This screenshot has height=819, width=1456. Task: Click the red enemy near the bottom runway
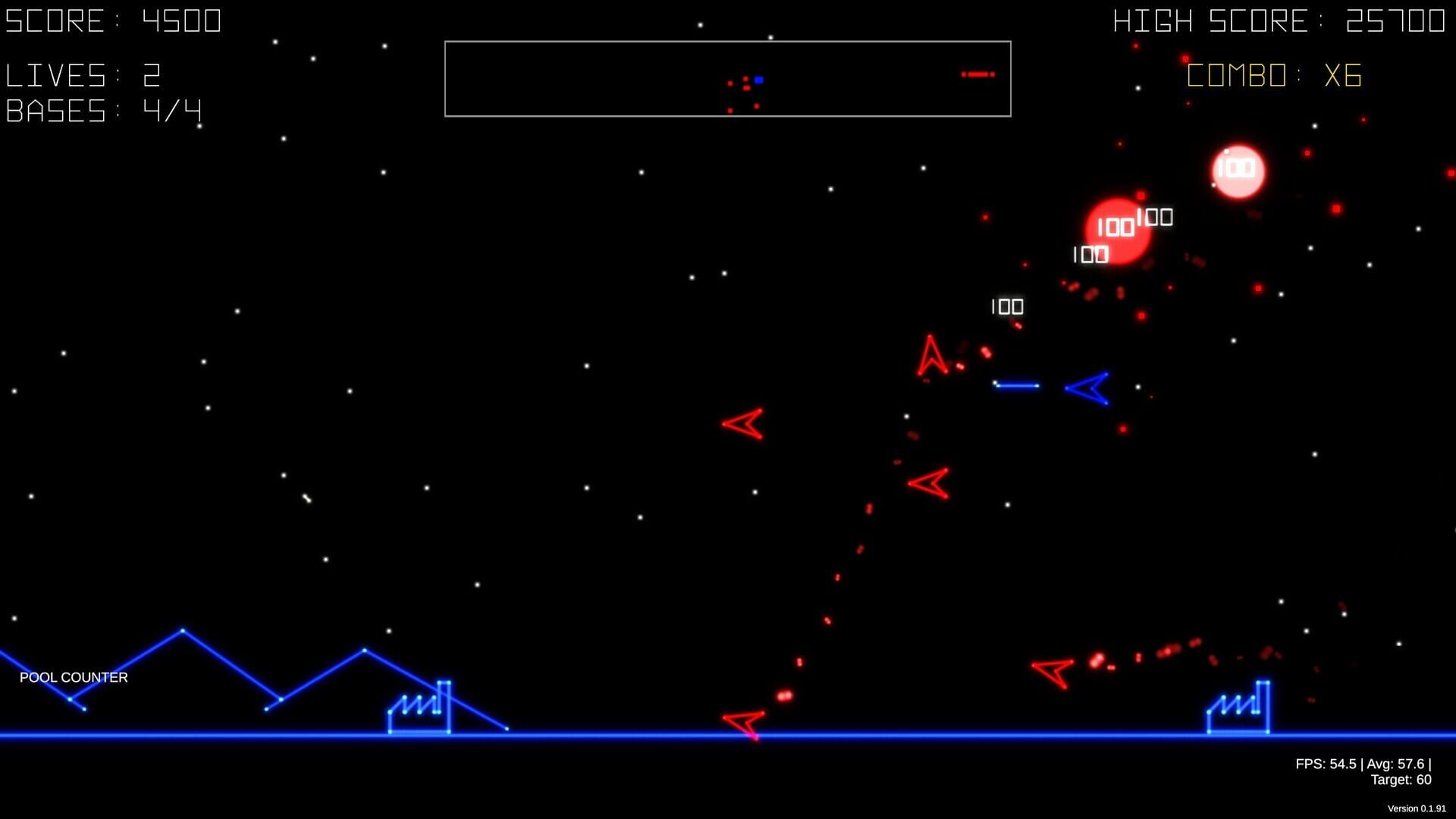[x=743, y=721]
